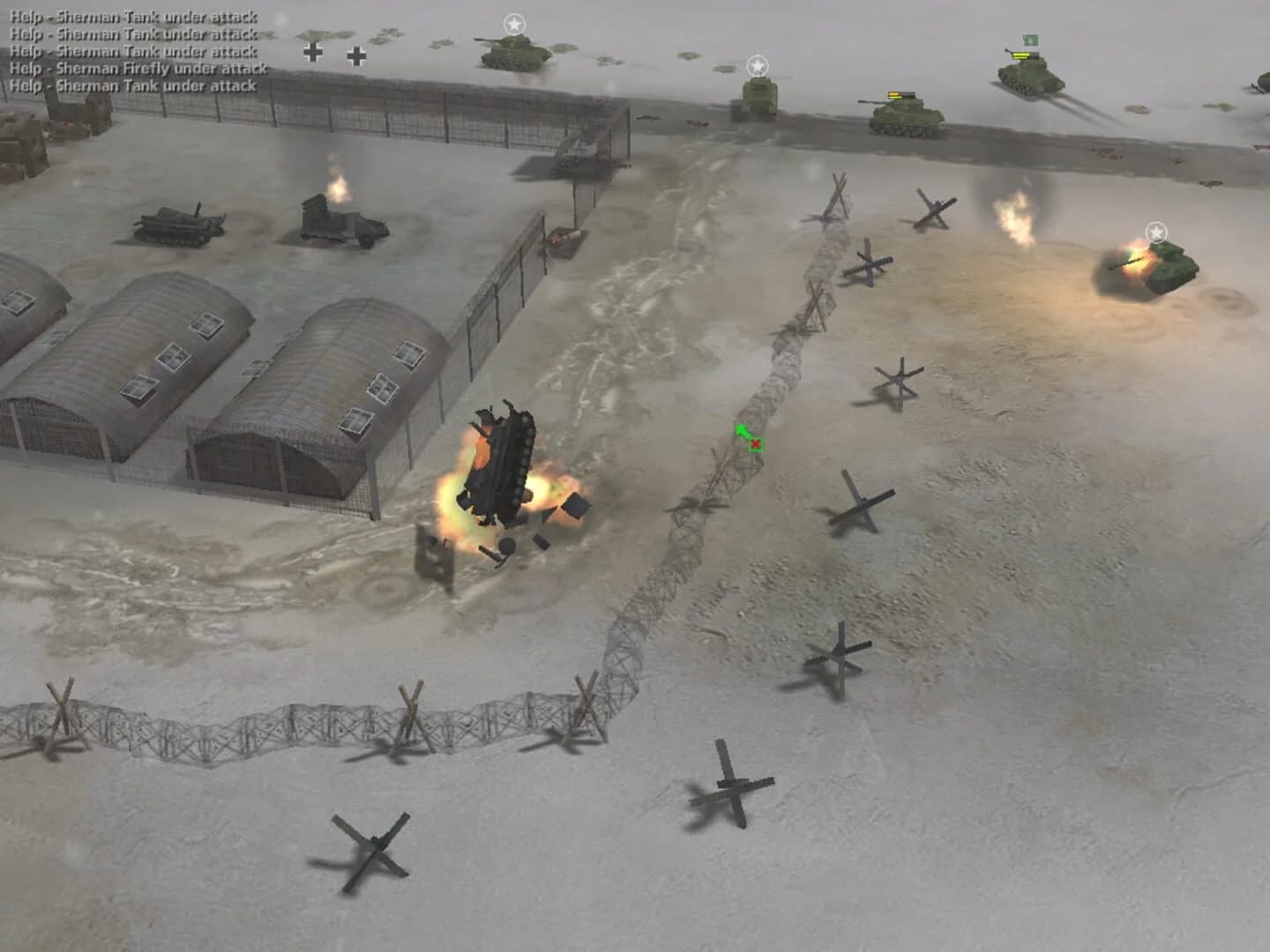
Task: Select the first German cross enemy marker
Action: point(311,52)
